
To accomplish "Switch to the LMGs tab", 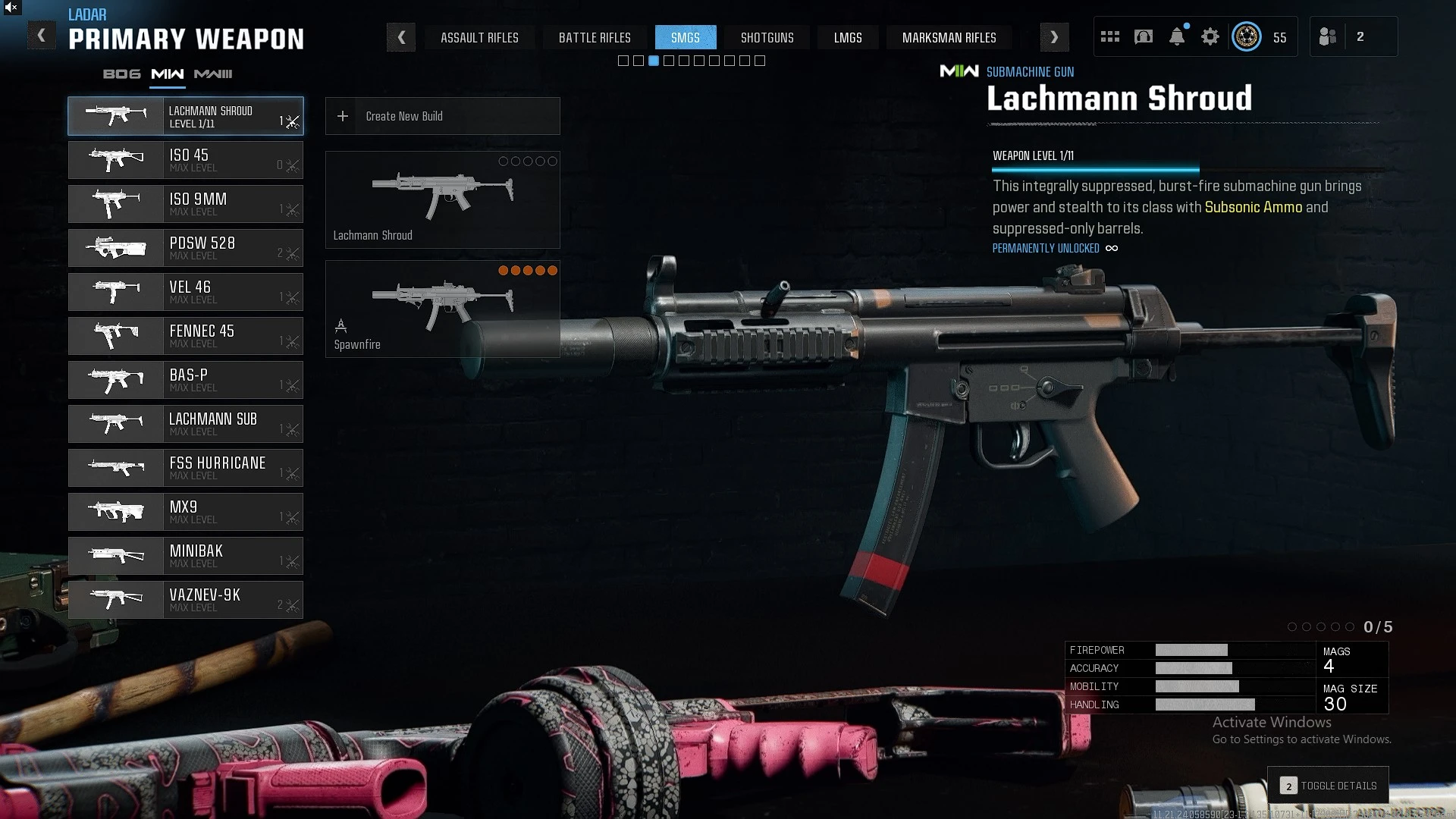I will click(x=848, y=38).
